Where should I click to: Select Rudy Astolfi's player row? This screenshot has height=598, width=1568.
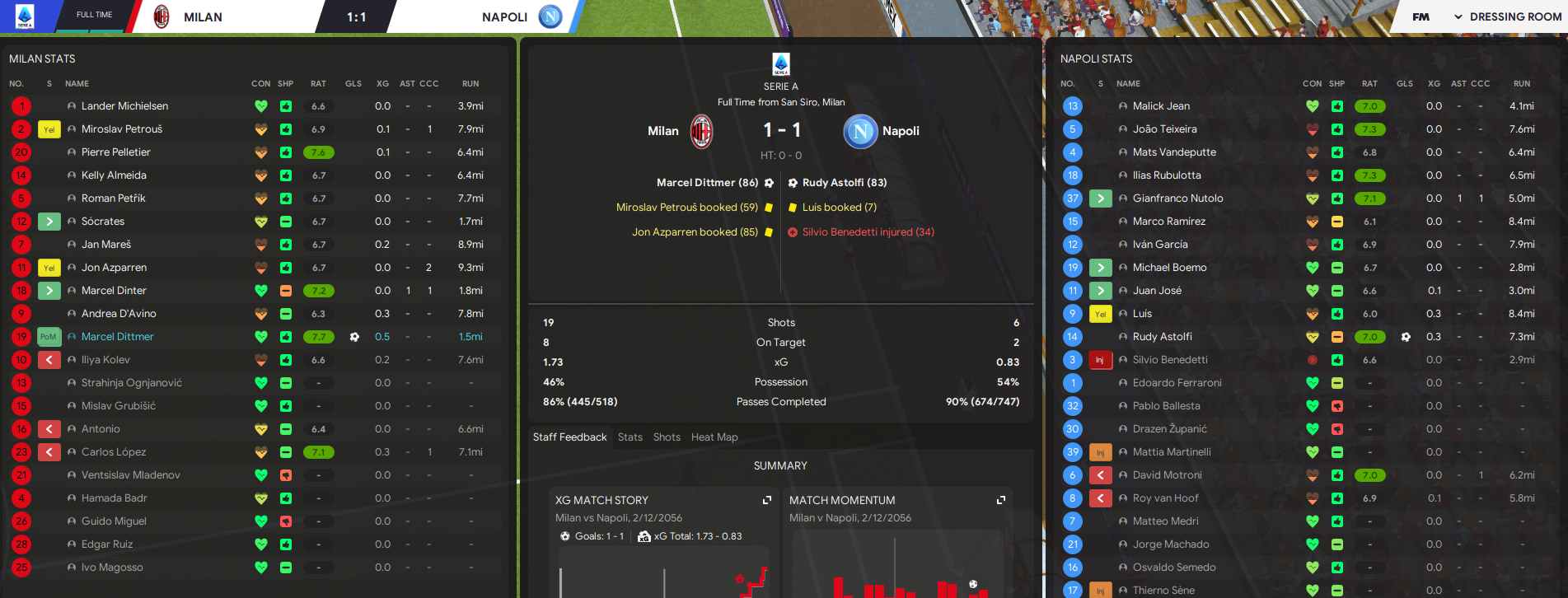click(x=1162, y=337)
